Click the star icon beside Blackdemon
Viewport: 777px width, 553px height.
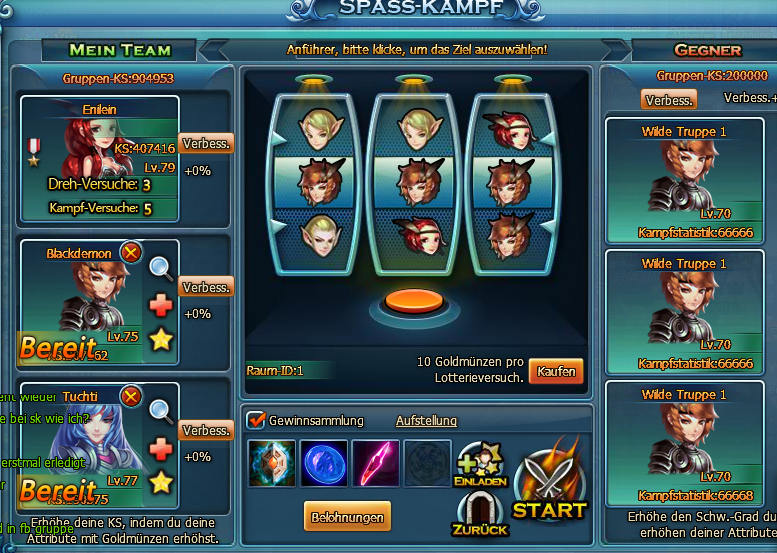coord(161,341)
